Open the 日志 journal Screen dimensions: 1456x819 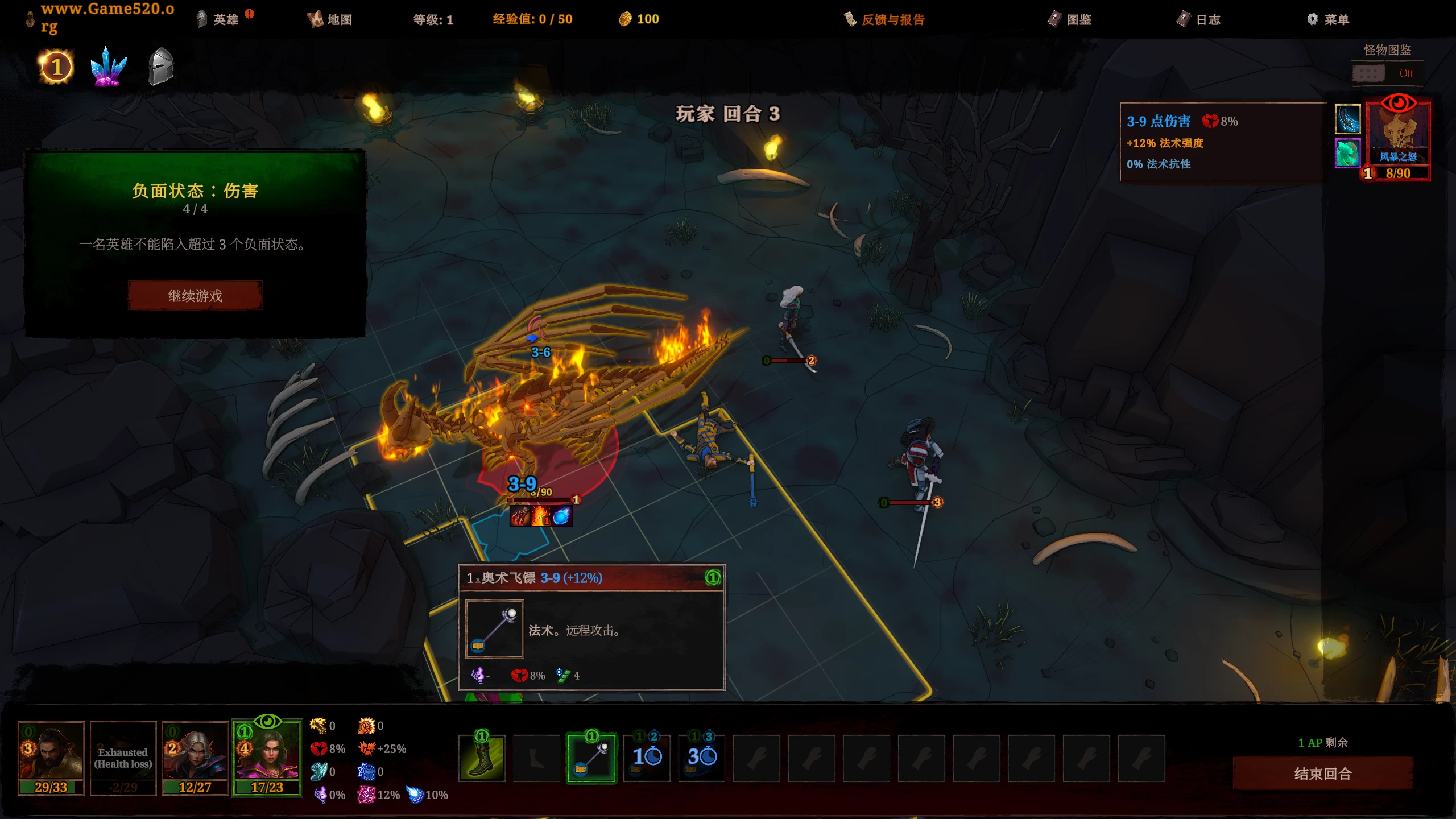tap(1199, 19)
